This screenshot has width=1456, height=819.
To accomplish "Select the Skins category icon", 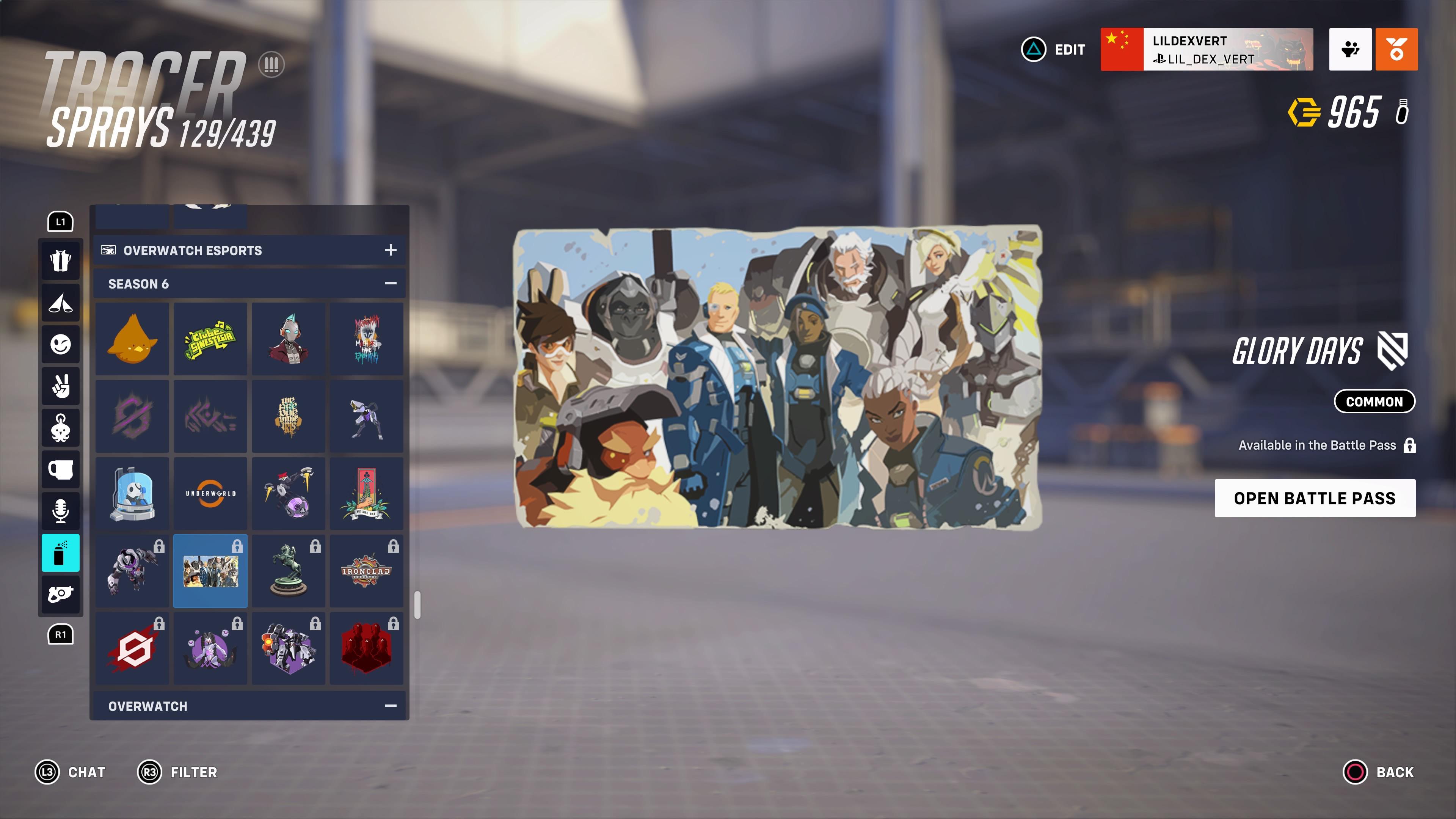I will [61, 260].
